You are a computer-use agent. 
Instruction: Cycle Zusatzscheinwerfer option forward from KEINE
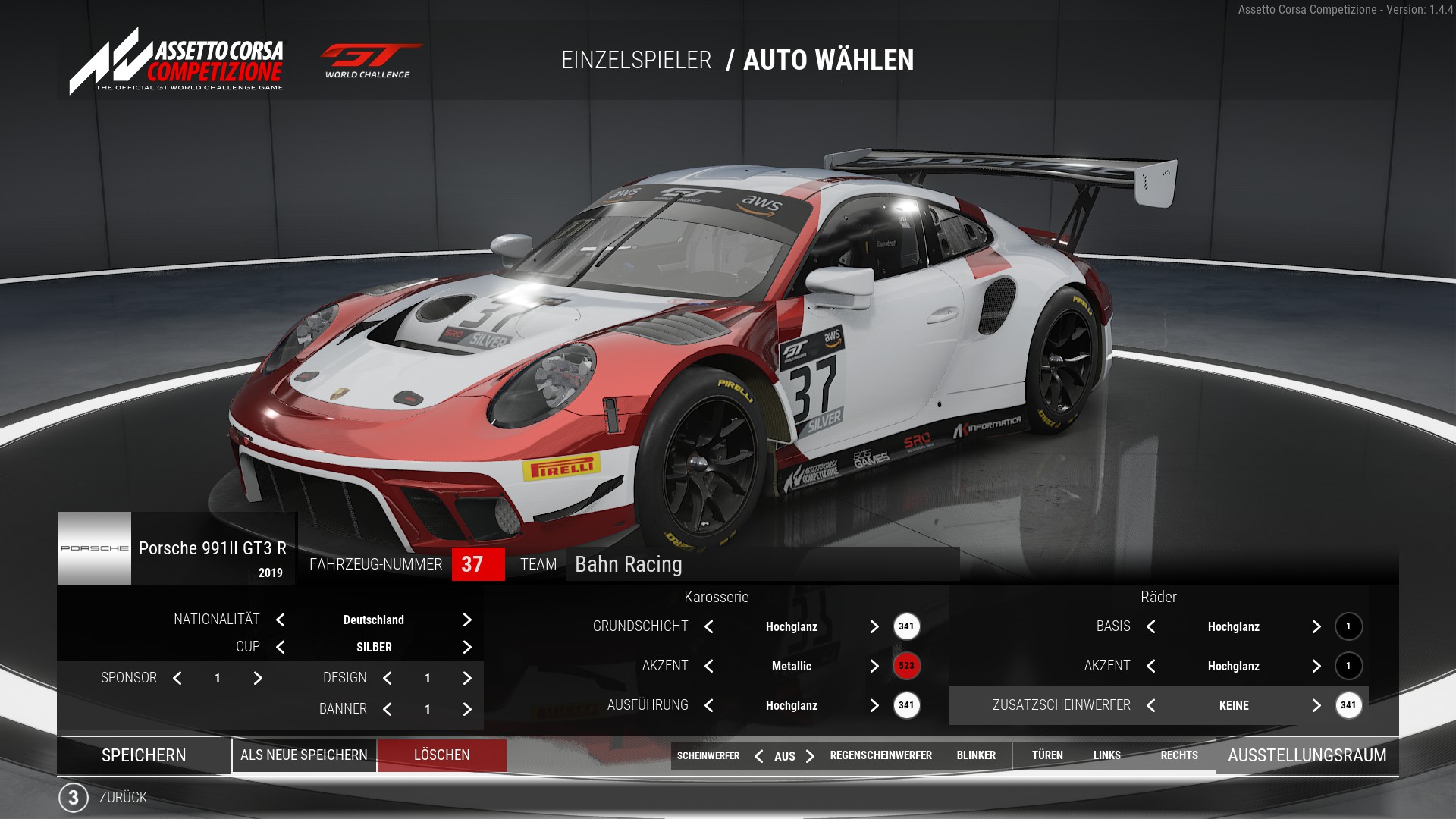point(1316,705)
